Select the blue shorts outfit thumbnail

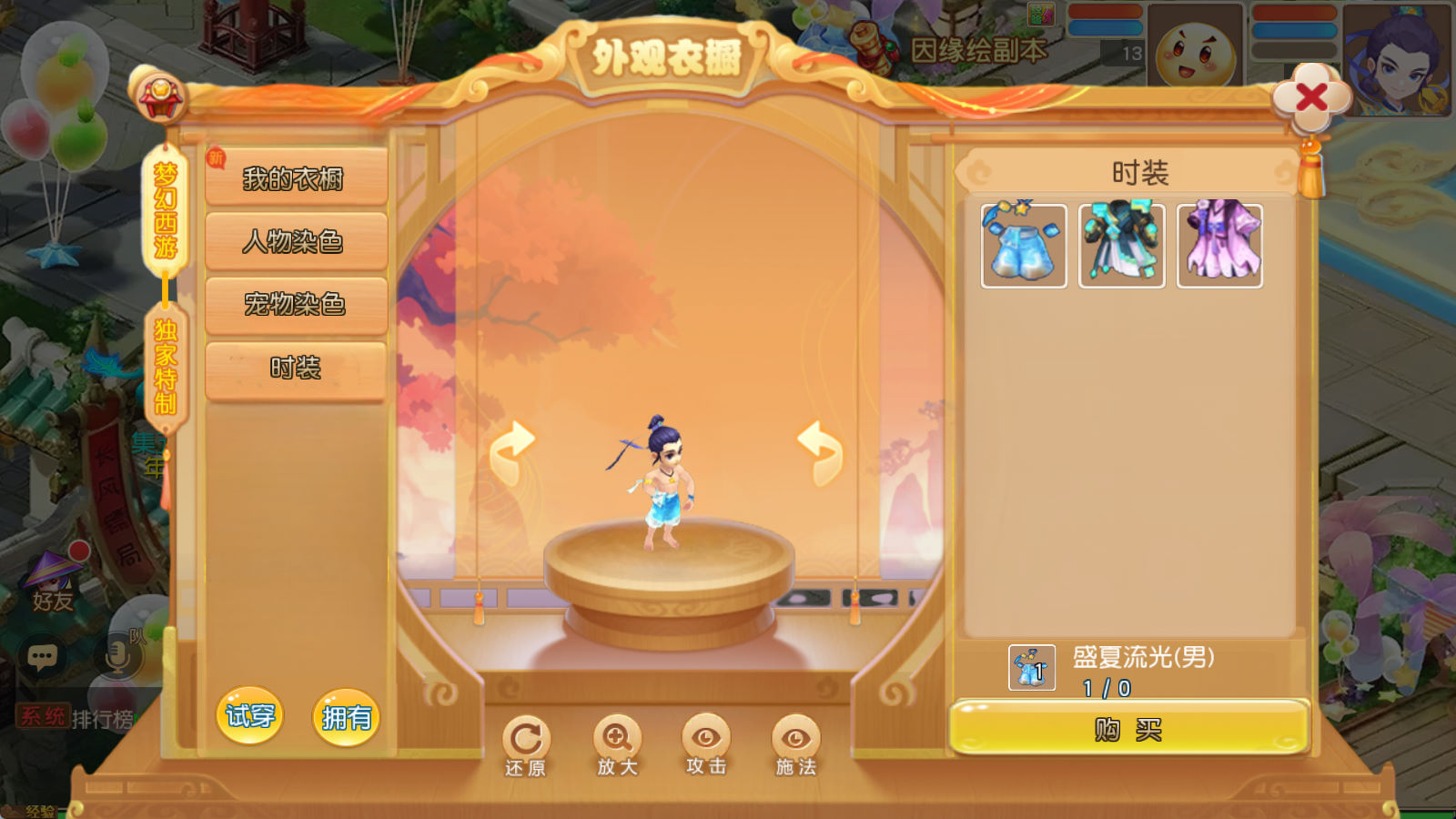click(1024, 246)
